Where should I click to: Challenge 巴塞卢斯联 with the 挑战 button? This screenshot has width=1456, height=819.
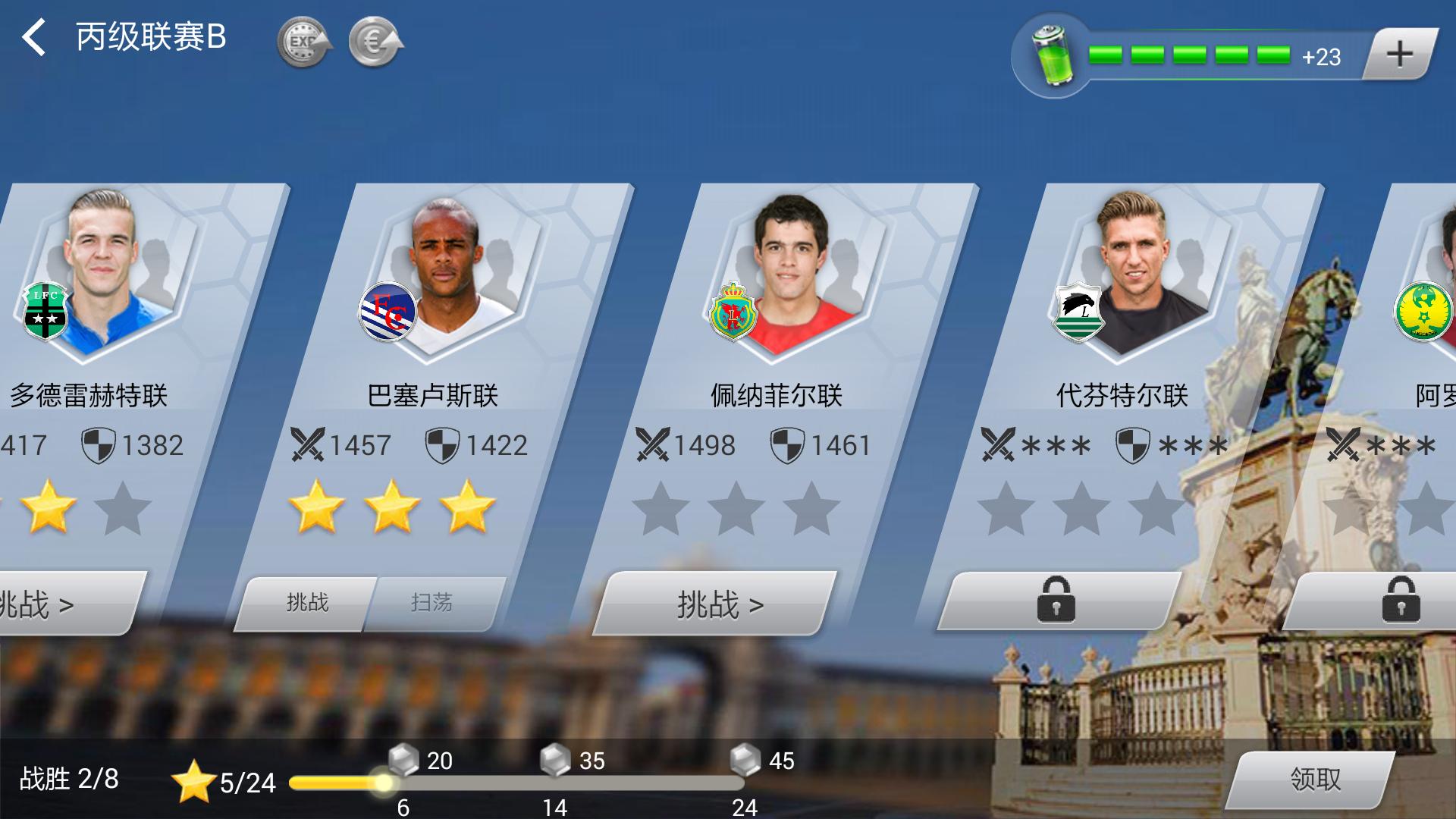click(307, 604)
